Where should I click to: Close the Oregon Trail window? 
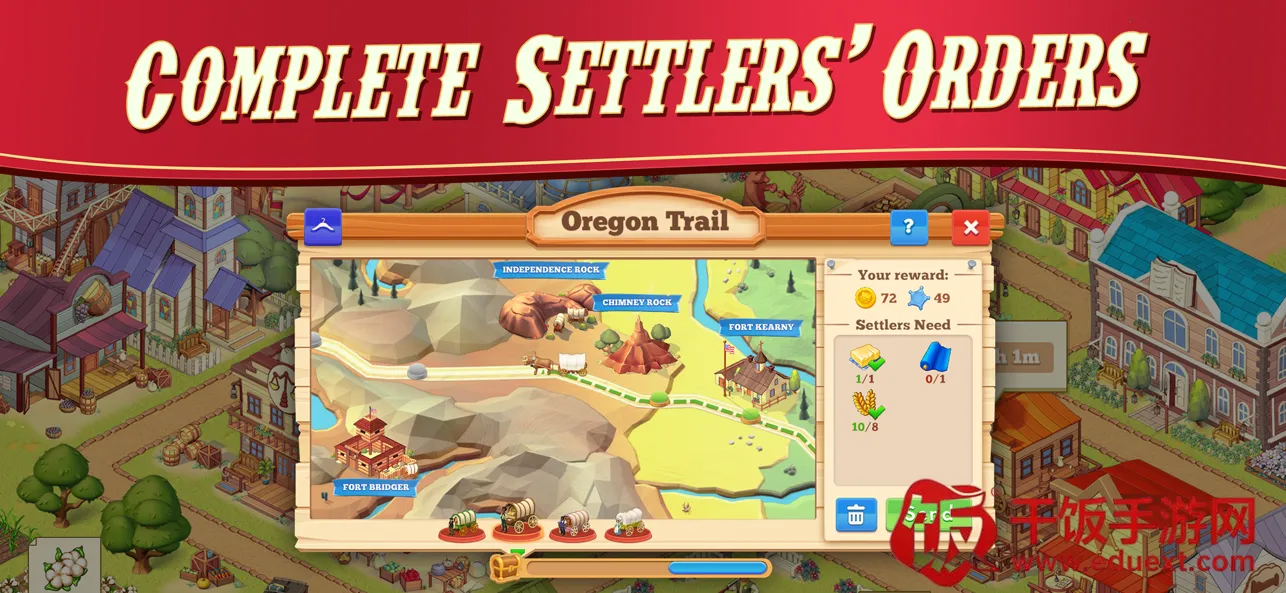pyautogui.click(x=970, y=228)
